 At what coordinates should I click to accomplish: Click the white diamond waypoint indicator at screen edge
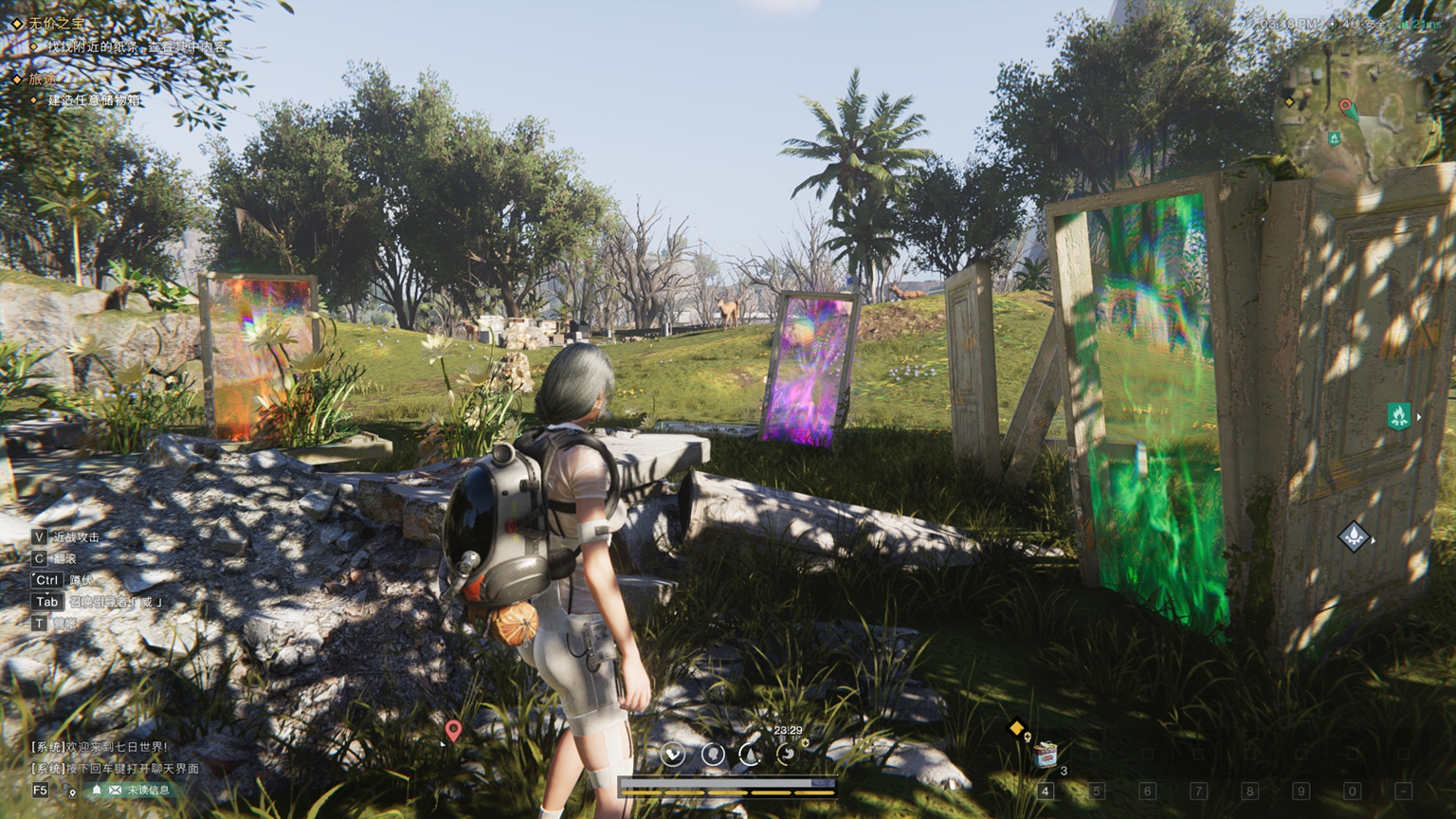point(1354,537)
